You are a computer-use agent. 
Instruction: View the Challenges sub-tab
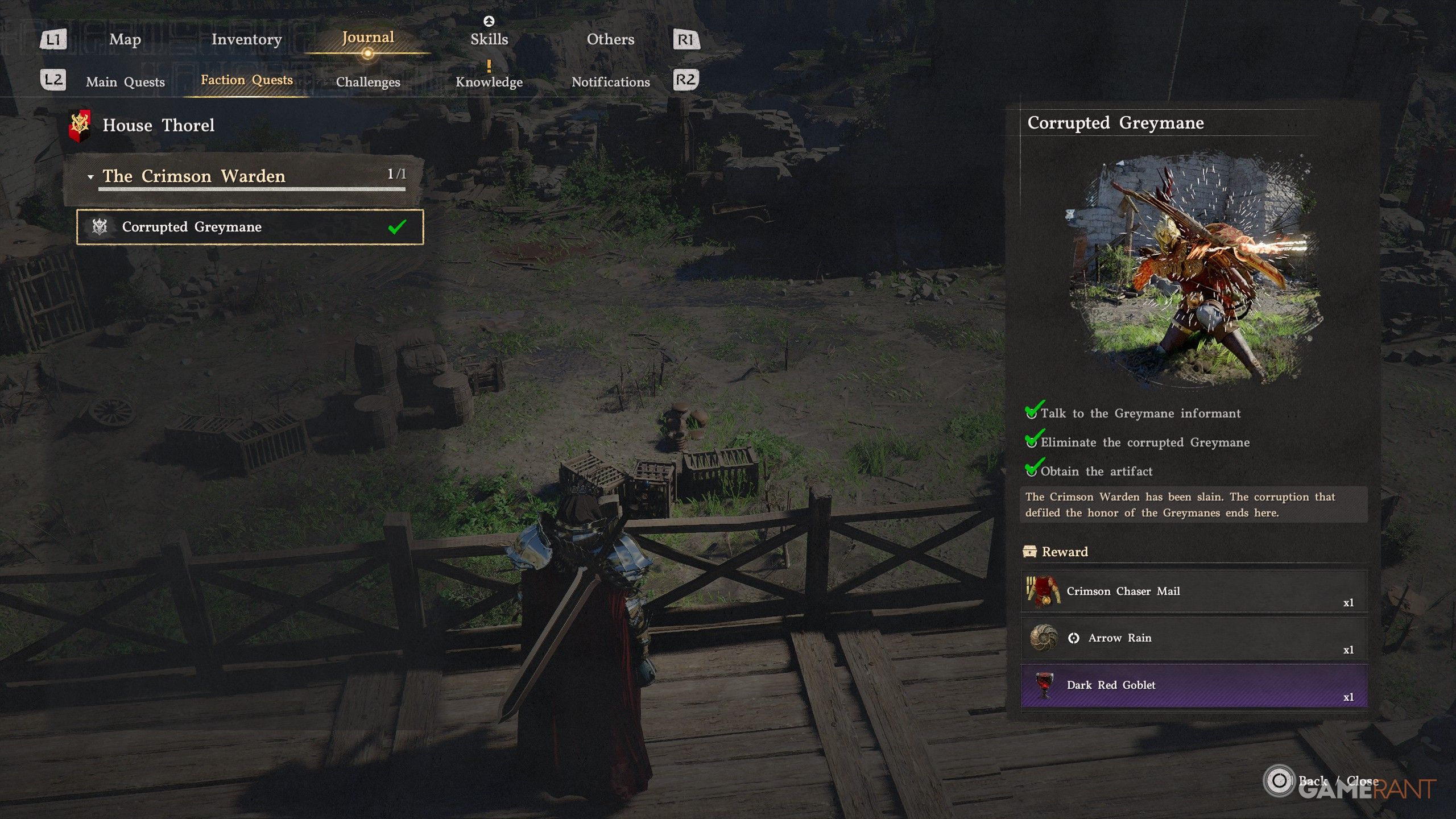click(368, 82)
